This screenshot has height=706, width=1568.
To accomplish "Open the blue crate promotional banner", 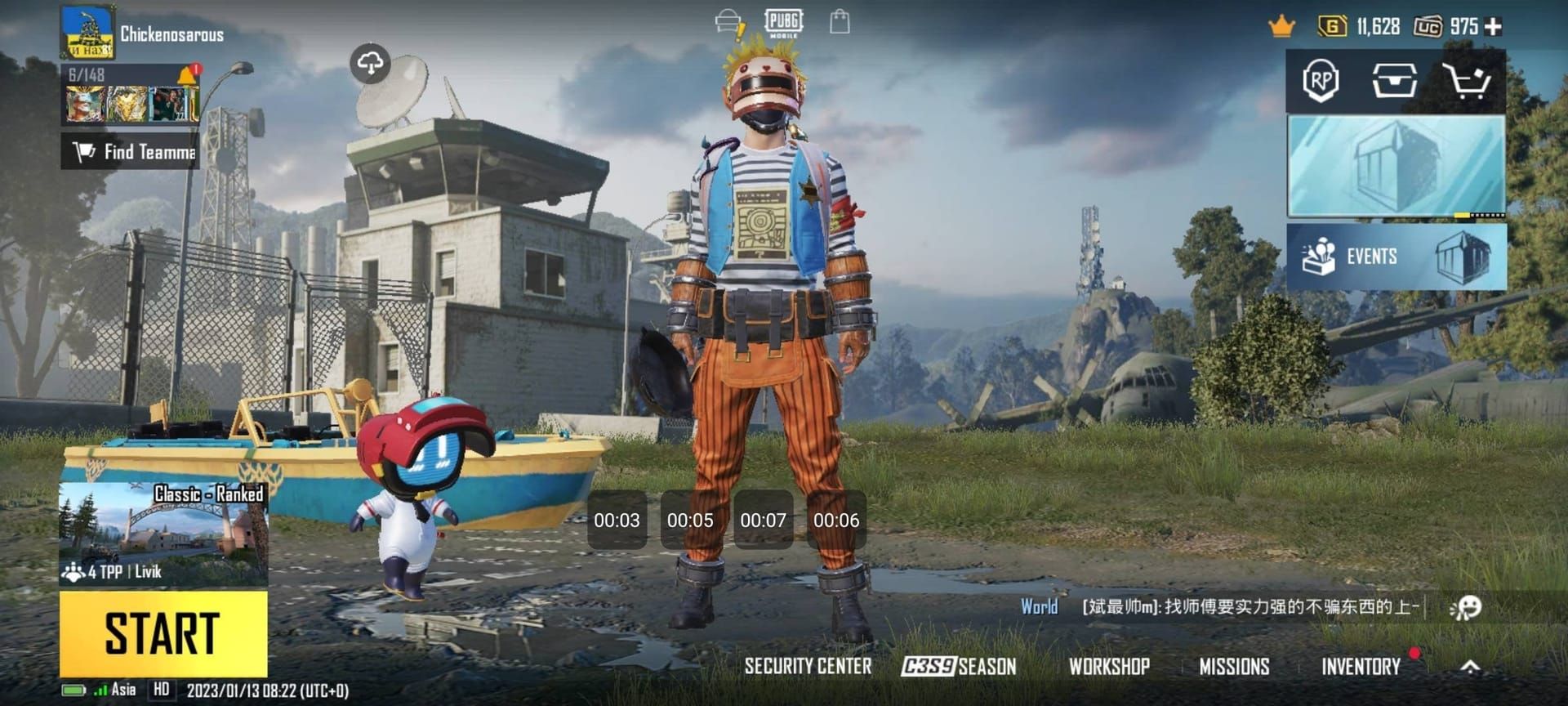I will (x=1396, y=166).
